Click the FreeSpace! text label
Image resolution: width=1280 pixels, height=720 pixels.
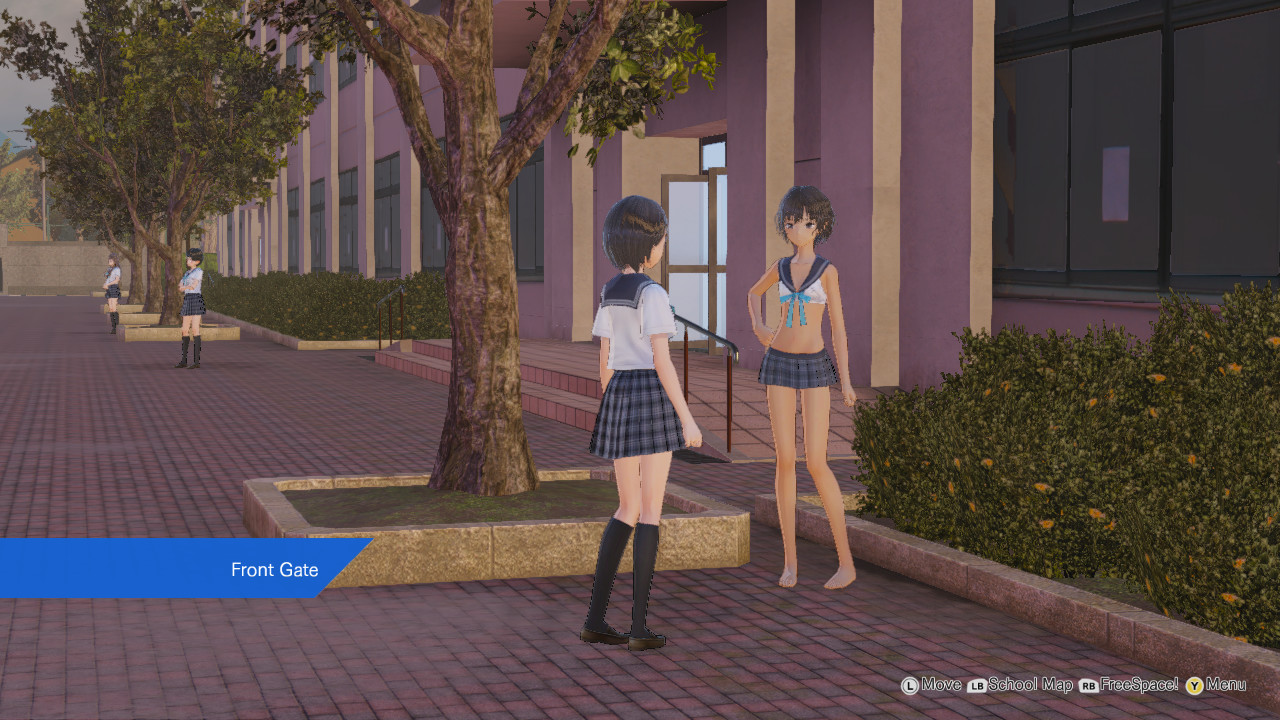point(1139,686)
